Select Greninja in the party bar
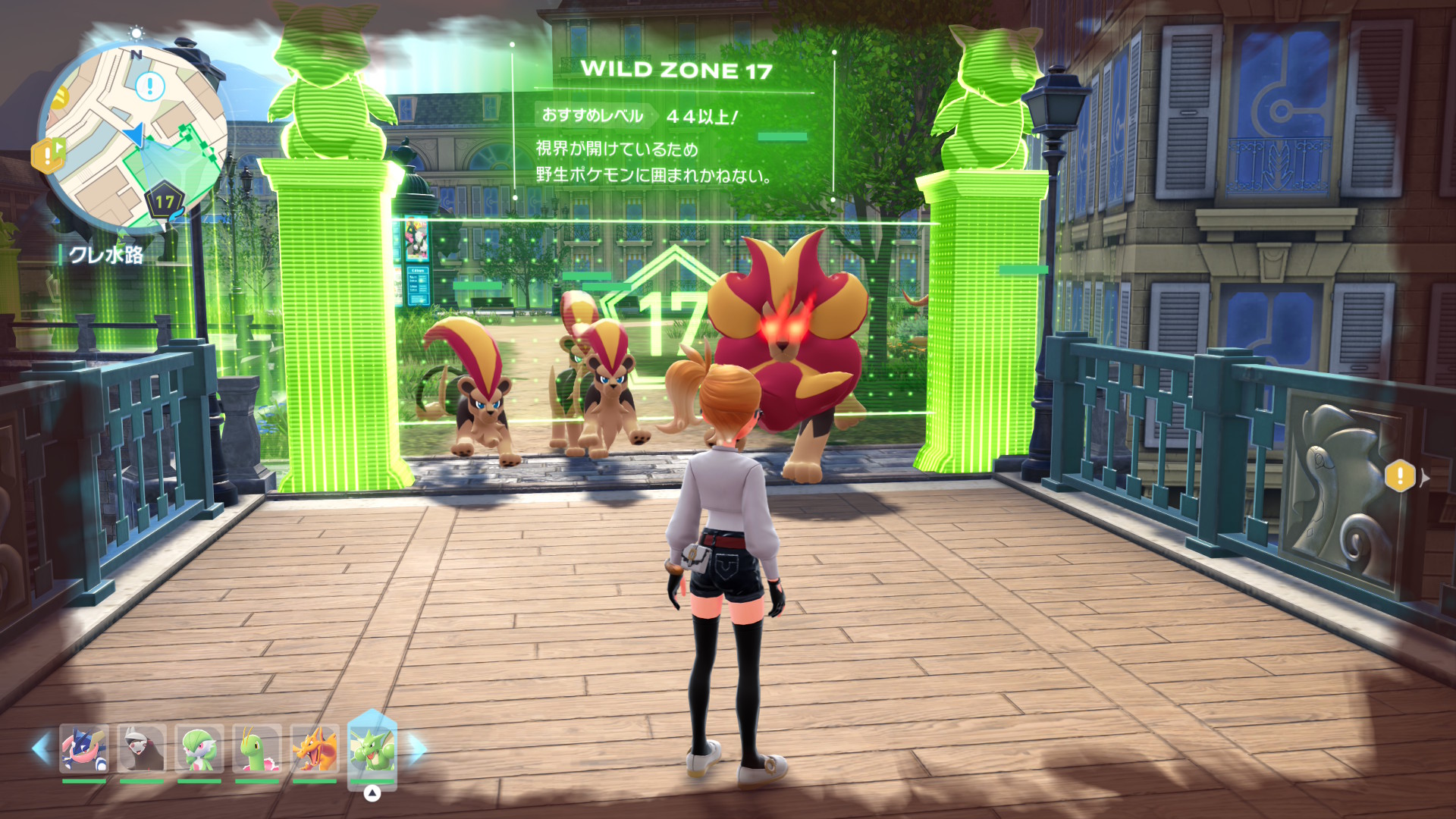The height and width of the screenshot is (819, 1456). click(x=83, y=748)
